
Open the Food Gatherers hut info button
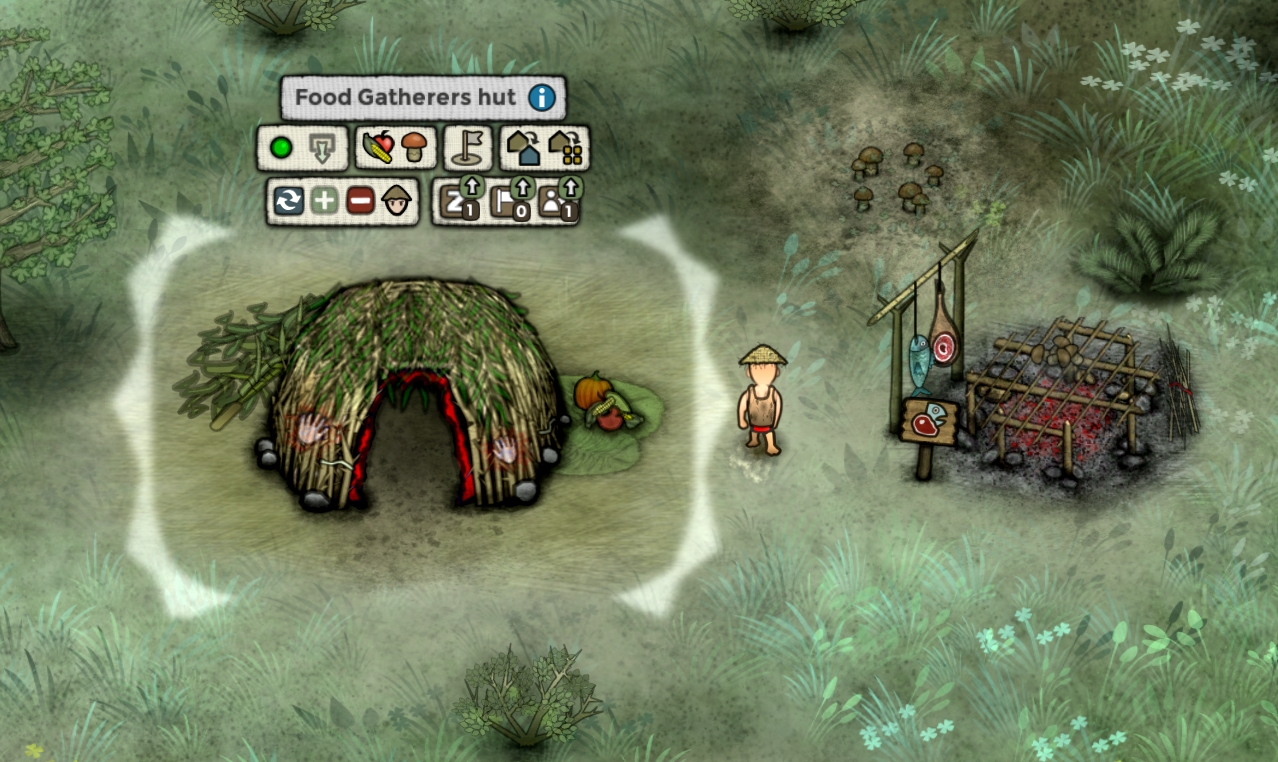(x=542, y=98)
